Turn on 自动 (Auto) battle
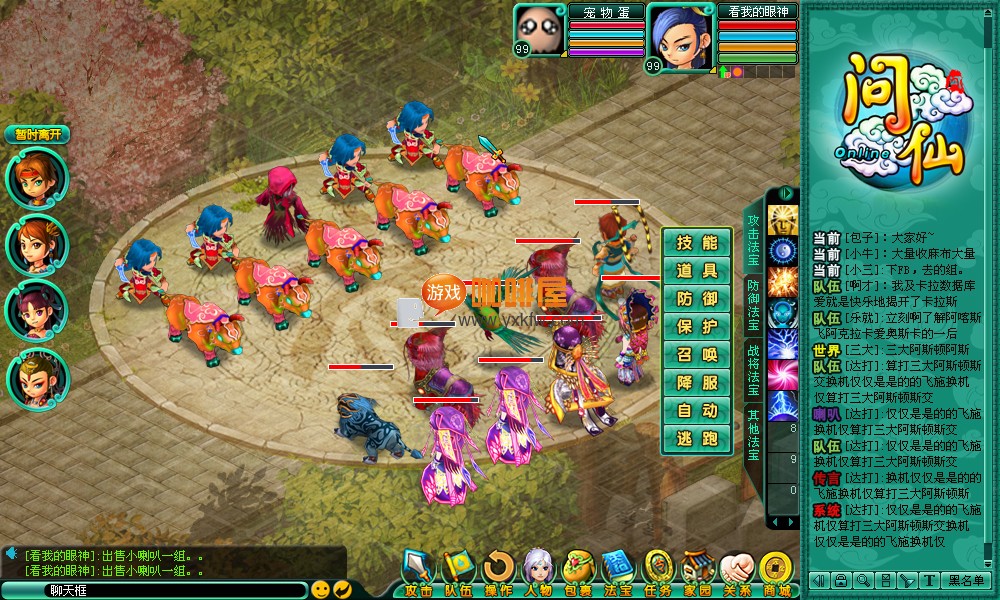Screen dimensions: 1000x600 [697, 411]
